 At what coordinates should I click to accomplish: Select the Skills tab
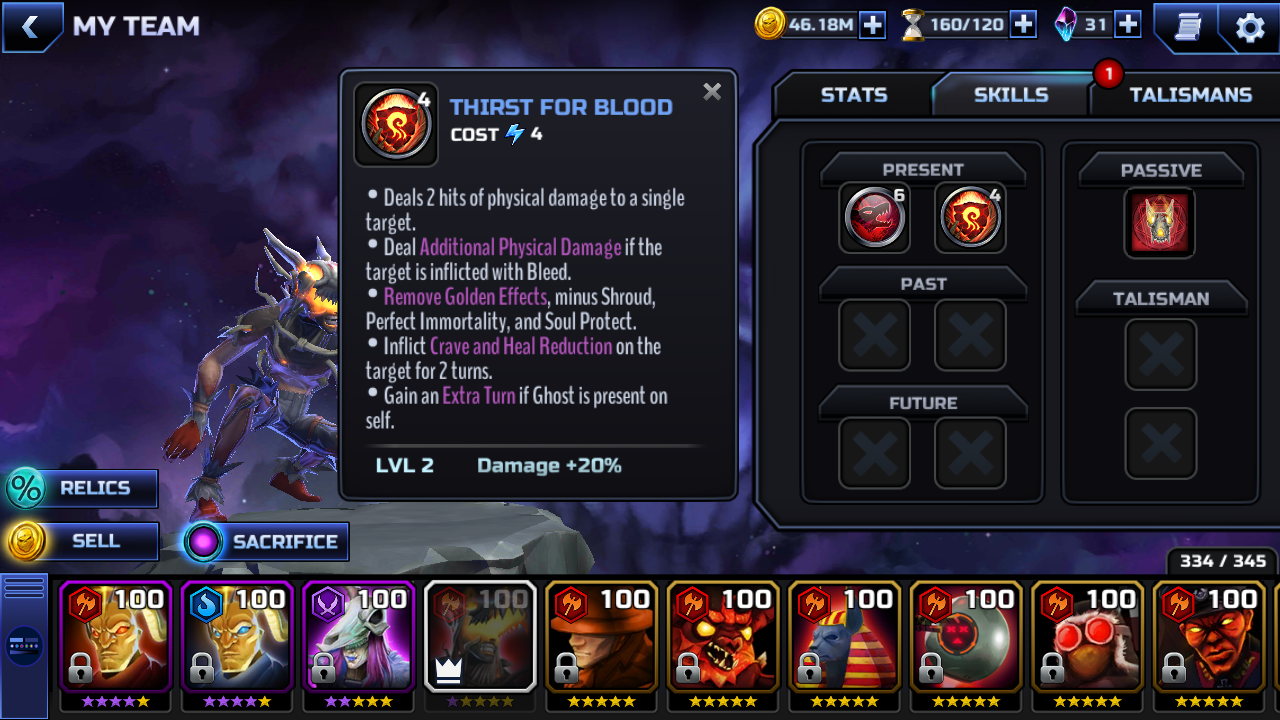click(x=1010, y=95)
